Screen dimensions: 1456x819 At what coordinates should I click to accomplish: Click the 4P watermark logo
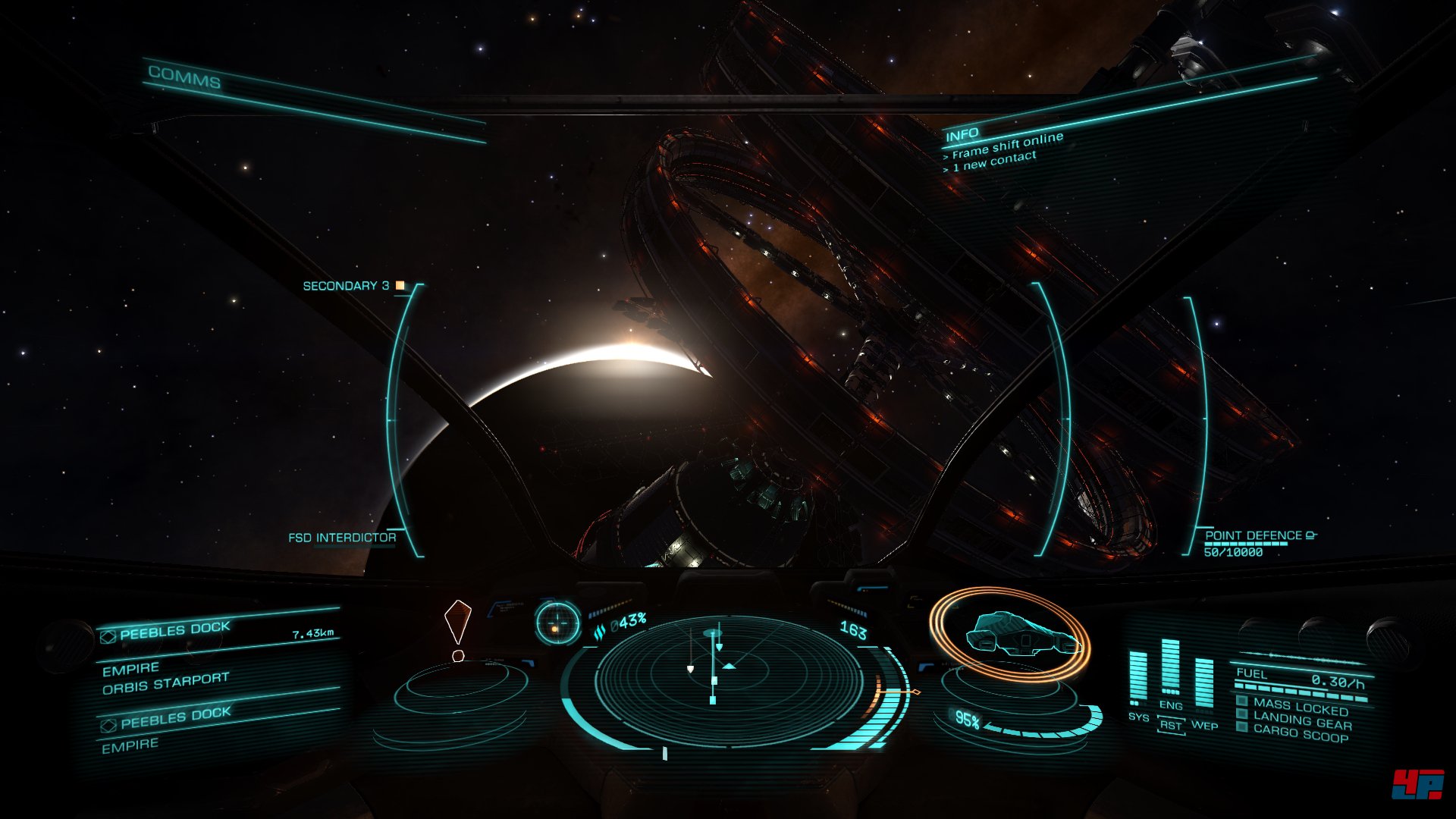(1417, 785)
